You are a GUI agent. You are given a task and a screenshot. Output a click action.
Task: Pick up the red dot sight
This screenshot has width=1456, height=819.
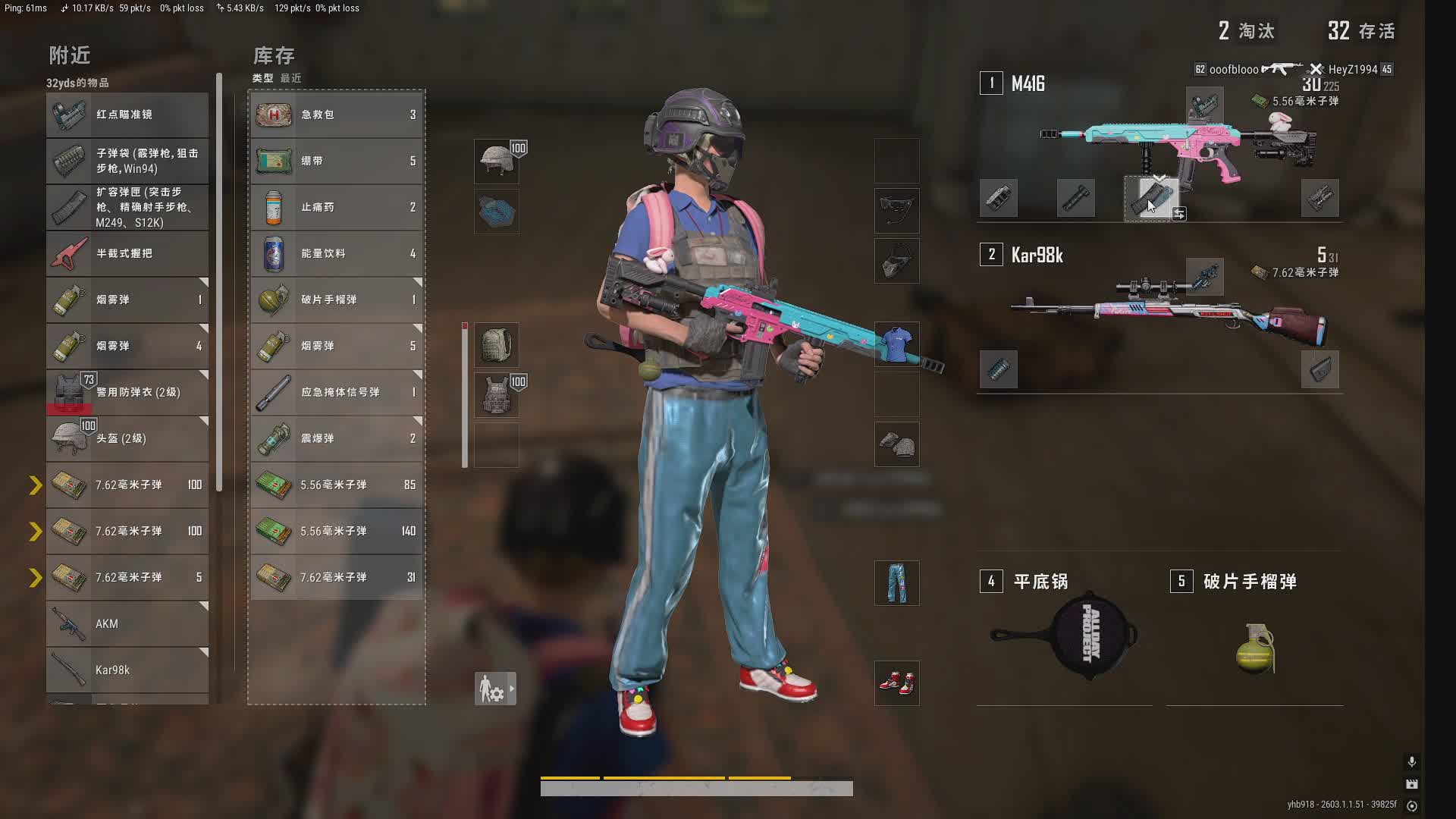[x=127, y=115]
